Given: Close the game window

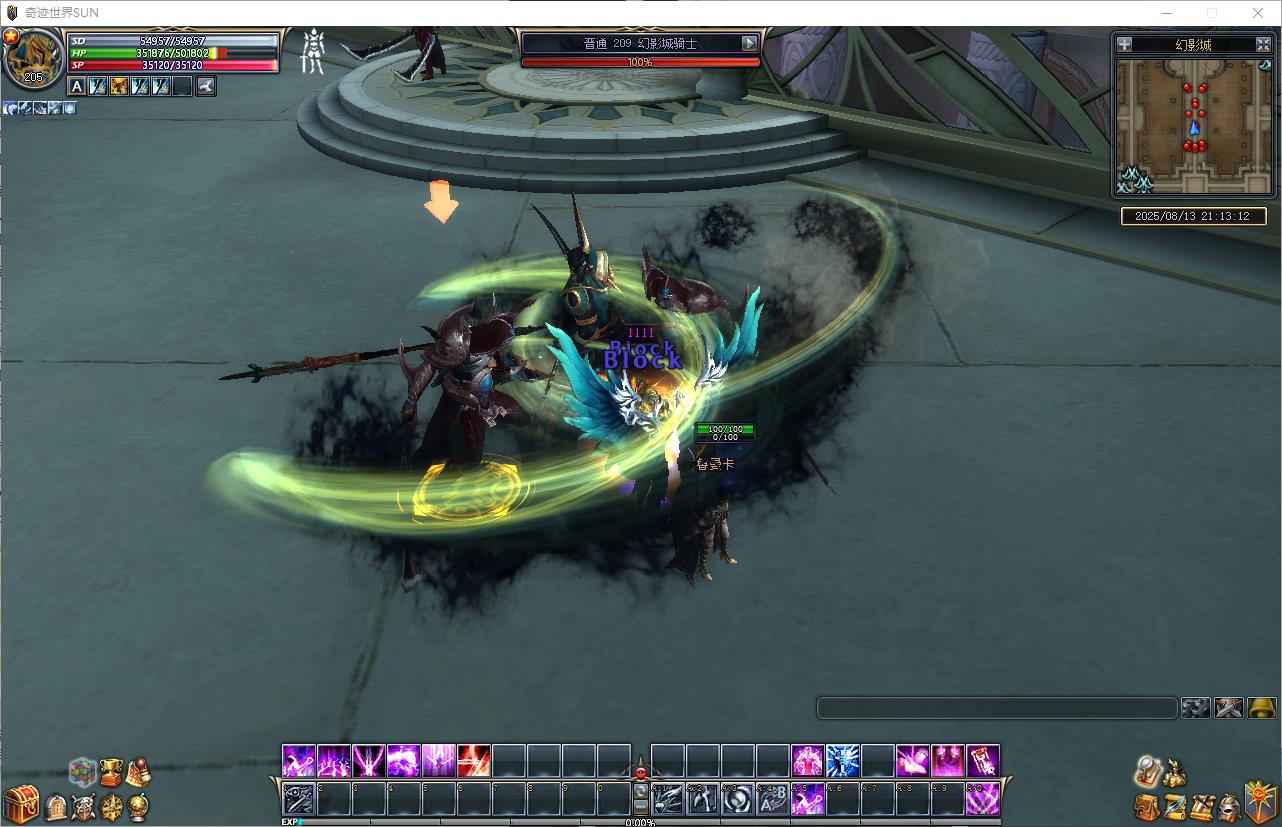Looking at the screenshot, I should coord(1258,13).
